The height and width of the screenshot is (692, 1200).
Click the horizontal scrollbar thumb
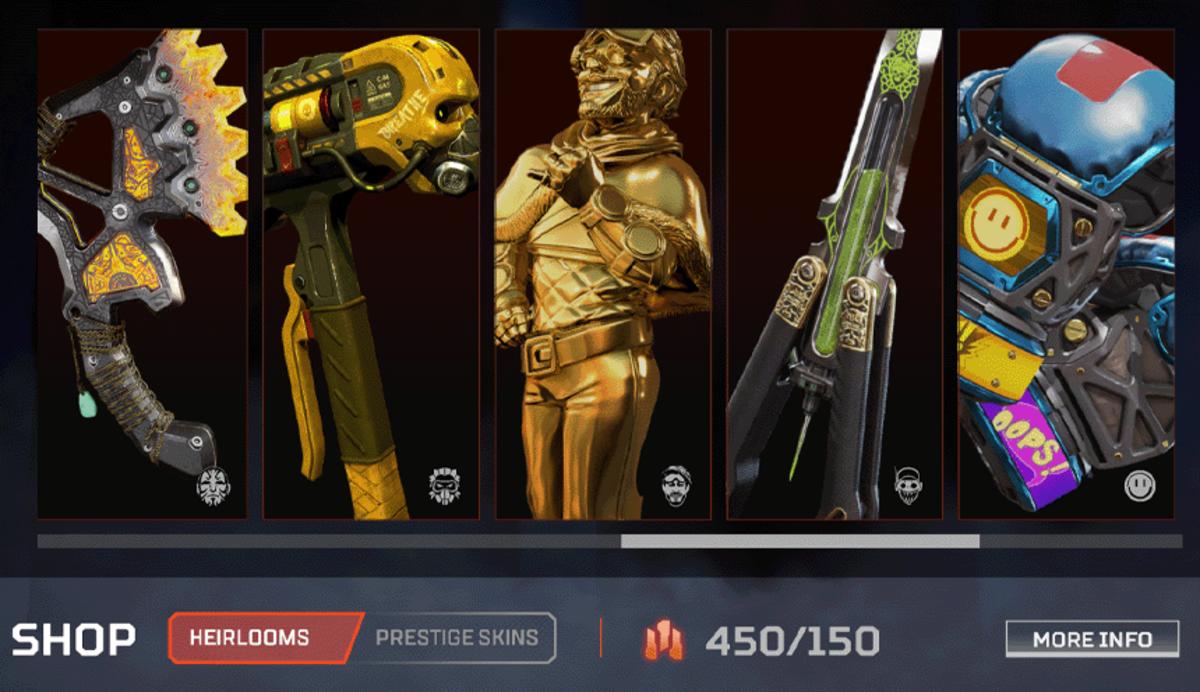click(x=800, y=541)
